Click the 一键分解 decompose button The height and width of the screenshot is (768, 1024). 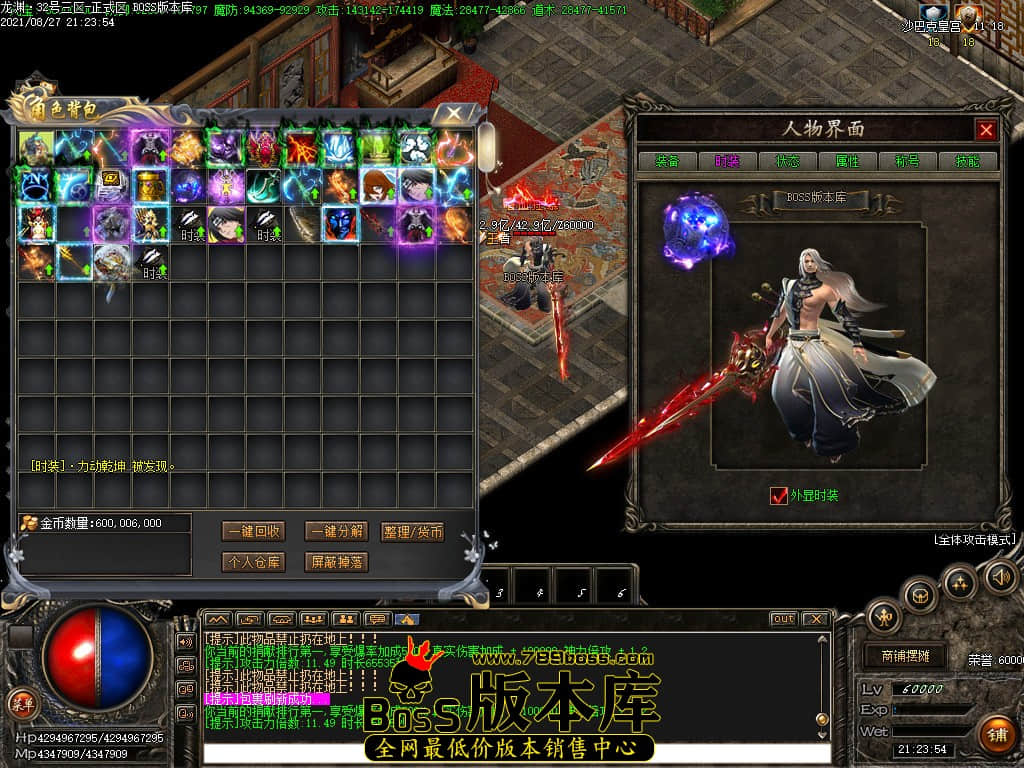tap(336, 531)
